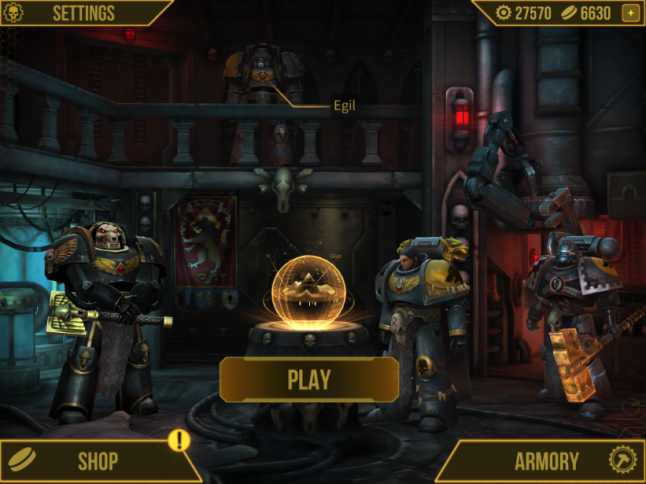Image resolution: width=646 pixels, height=484 pixels.
Task: Select the Egil character label
Action: pos(345,103)
